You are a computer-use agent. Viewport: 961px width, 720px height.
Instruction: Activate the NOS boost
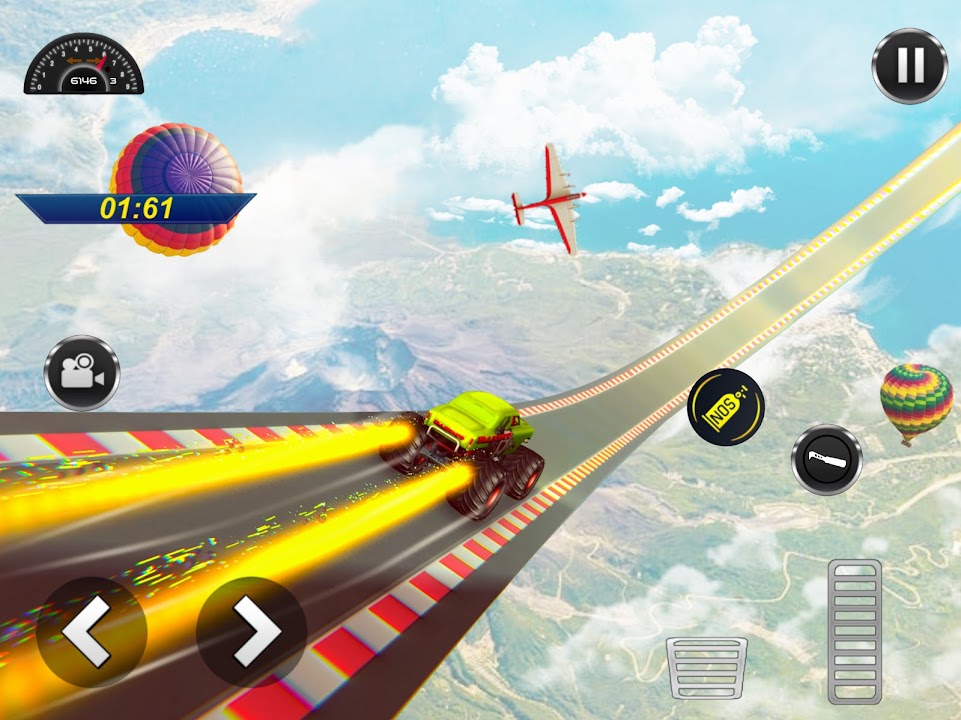726,406
